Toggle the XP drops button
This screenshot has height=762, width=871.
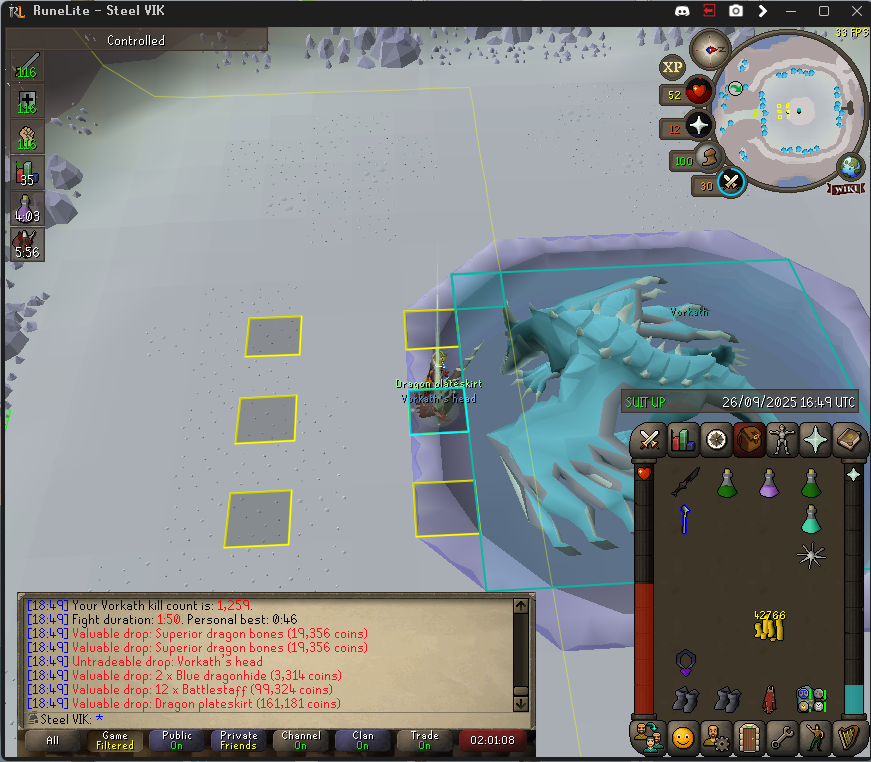coord(672,67)
